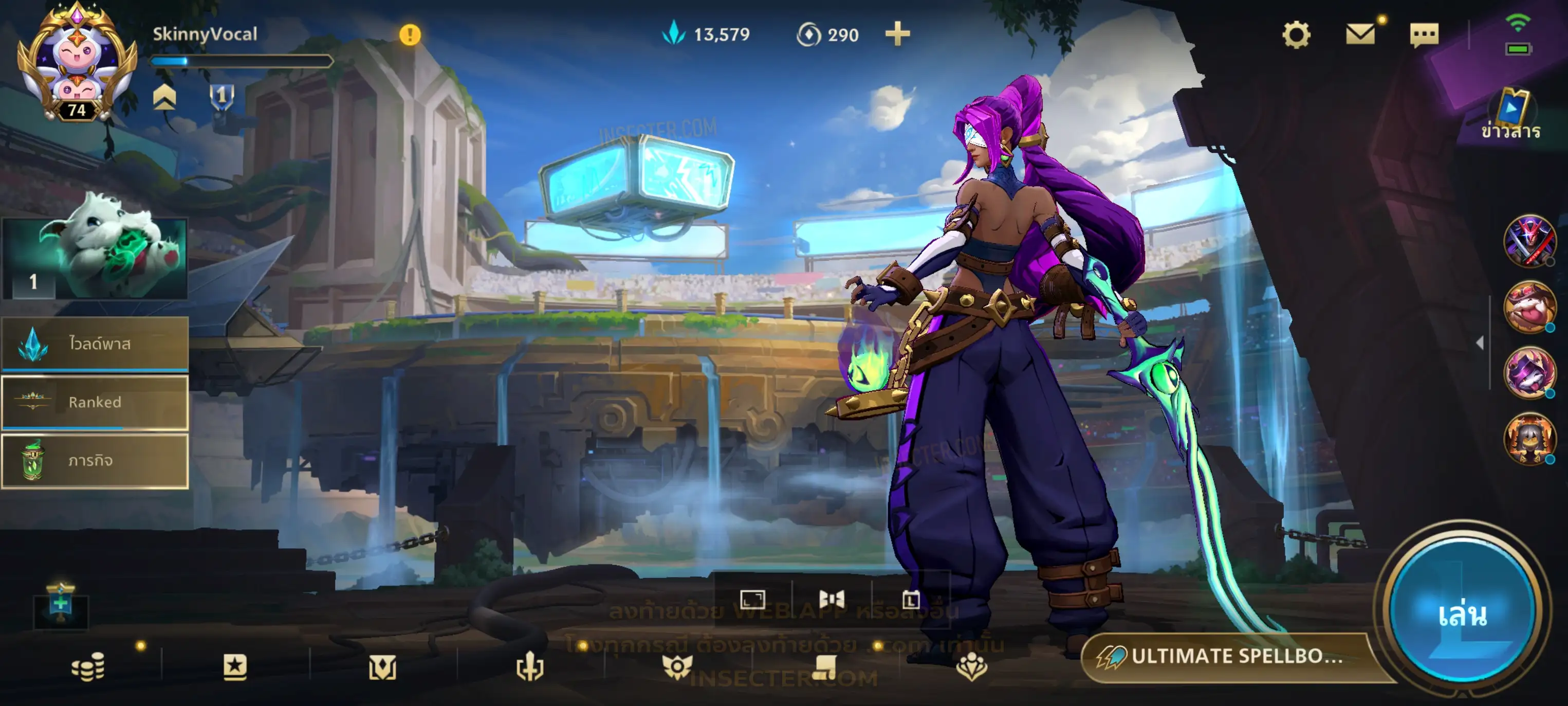Open the calendar icon above the bottom bar
The image size is (1568, 706).
tap(911, 600)
